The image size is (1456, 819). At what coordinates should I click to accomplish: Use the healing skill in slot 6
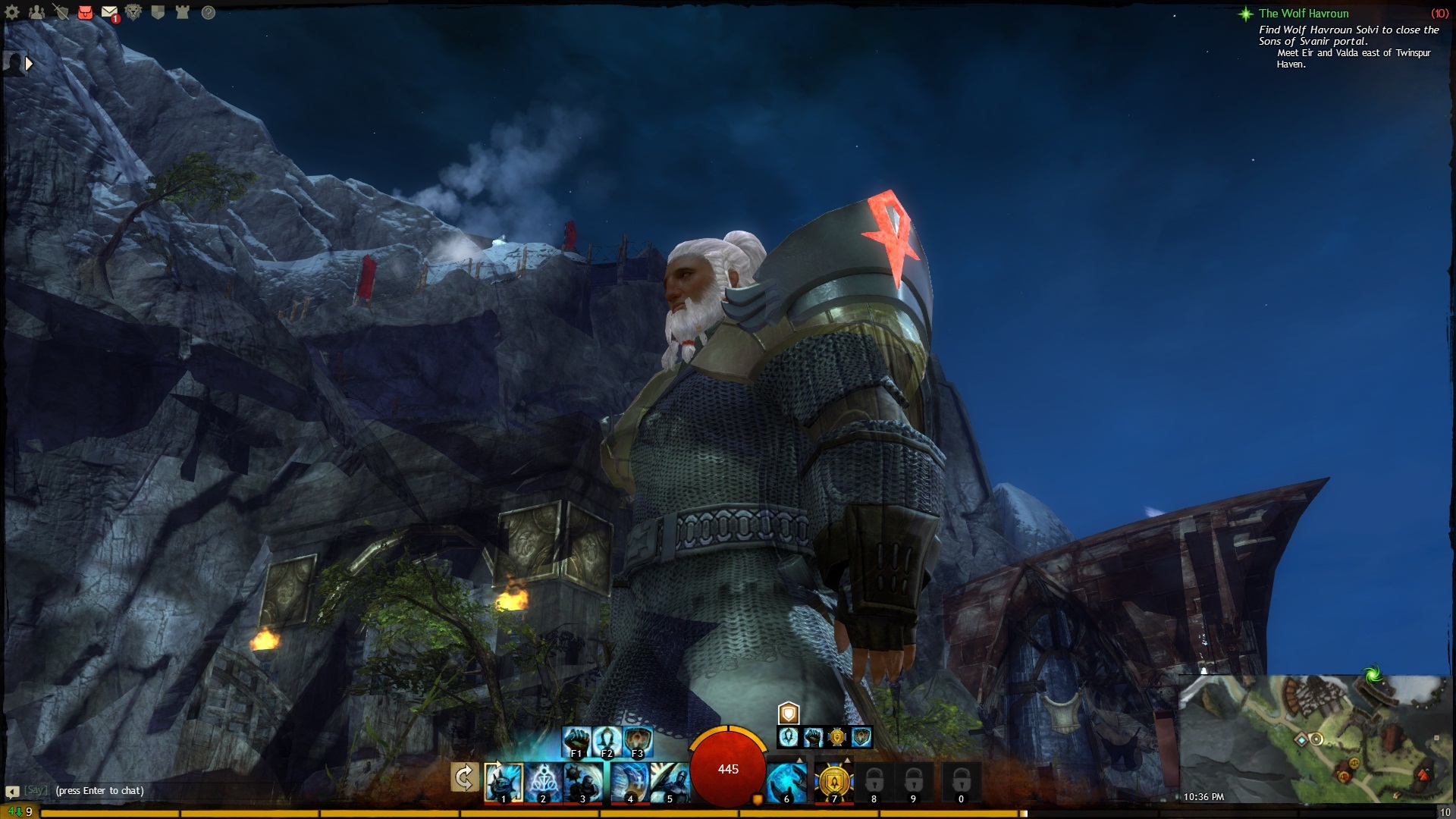tap(786, 782)
